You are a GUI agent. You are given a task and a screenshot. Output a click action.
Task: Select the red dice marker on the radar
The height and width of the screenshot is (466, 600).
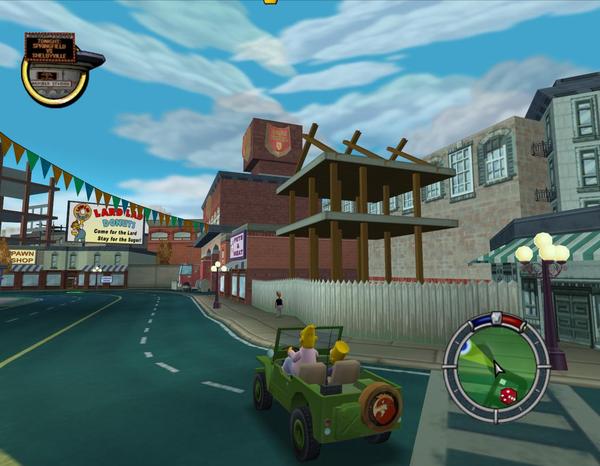coord(507,397)
